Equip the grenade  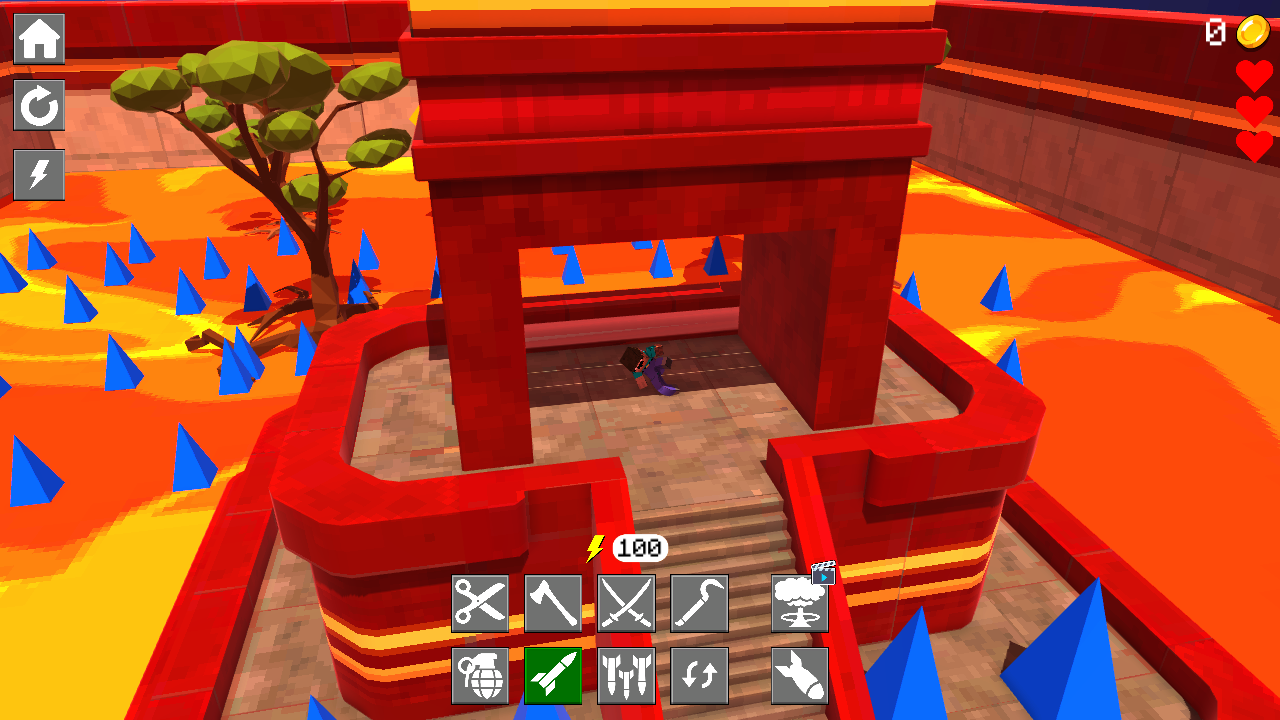(x=480, y=675)
